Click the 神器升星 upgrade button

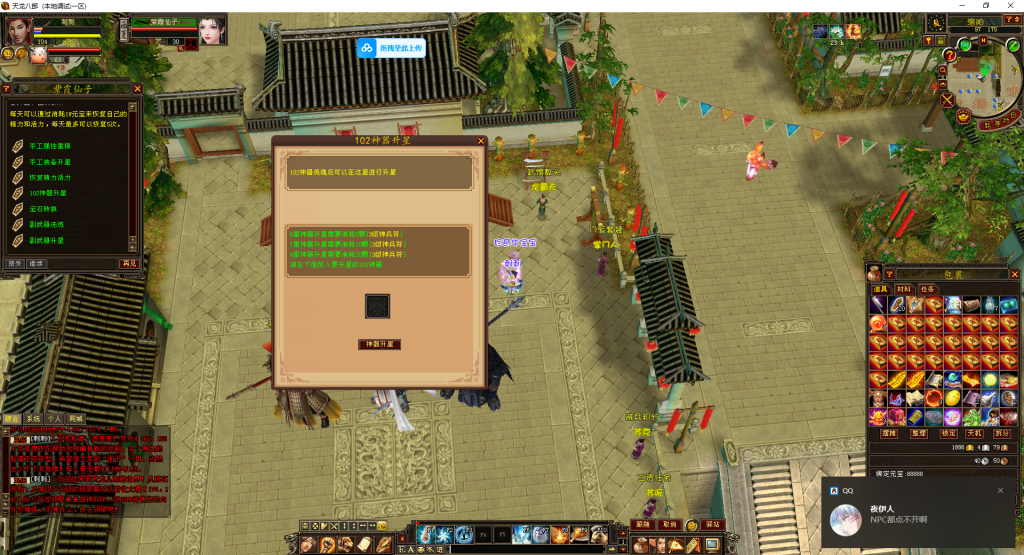(379, 344)
